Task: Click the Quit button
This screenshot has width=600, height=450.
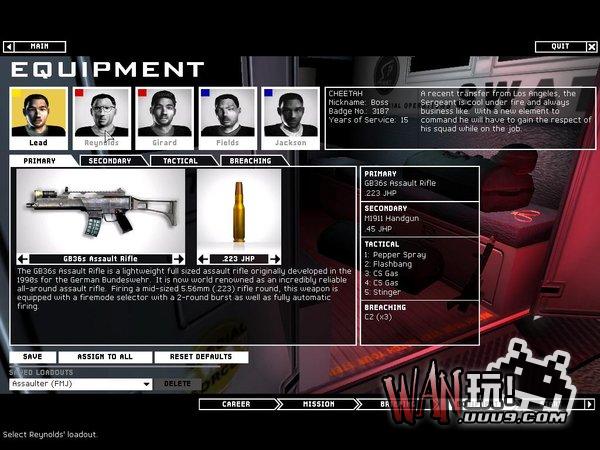Action: pos(559,46)
